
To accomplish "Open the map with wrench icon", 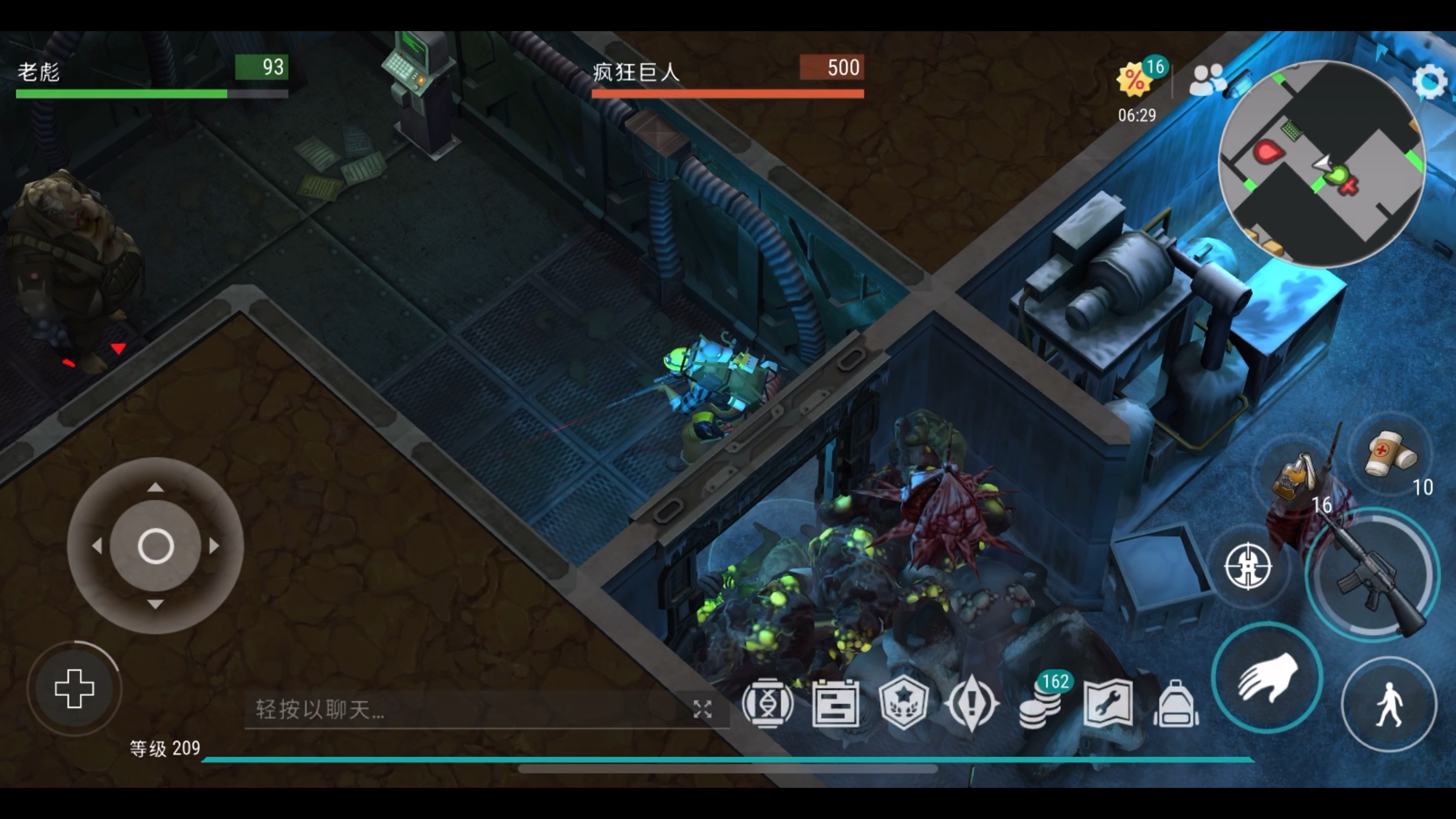I will click(x=1108, y=704).
